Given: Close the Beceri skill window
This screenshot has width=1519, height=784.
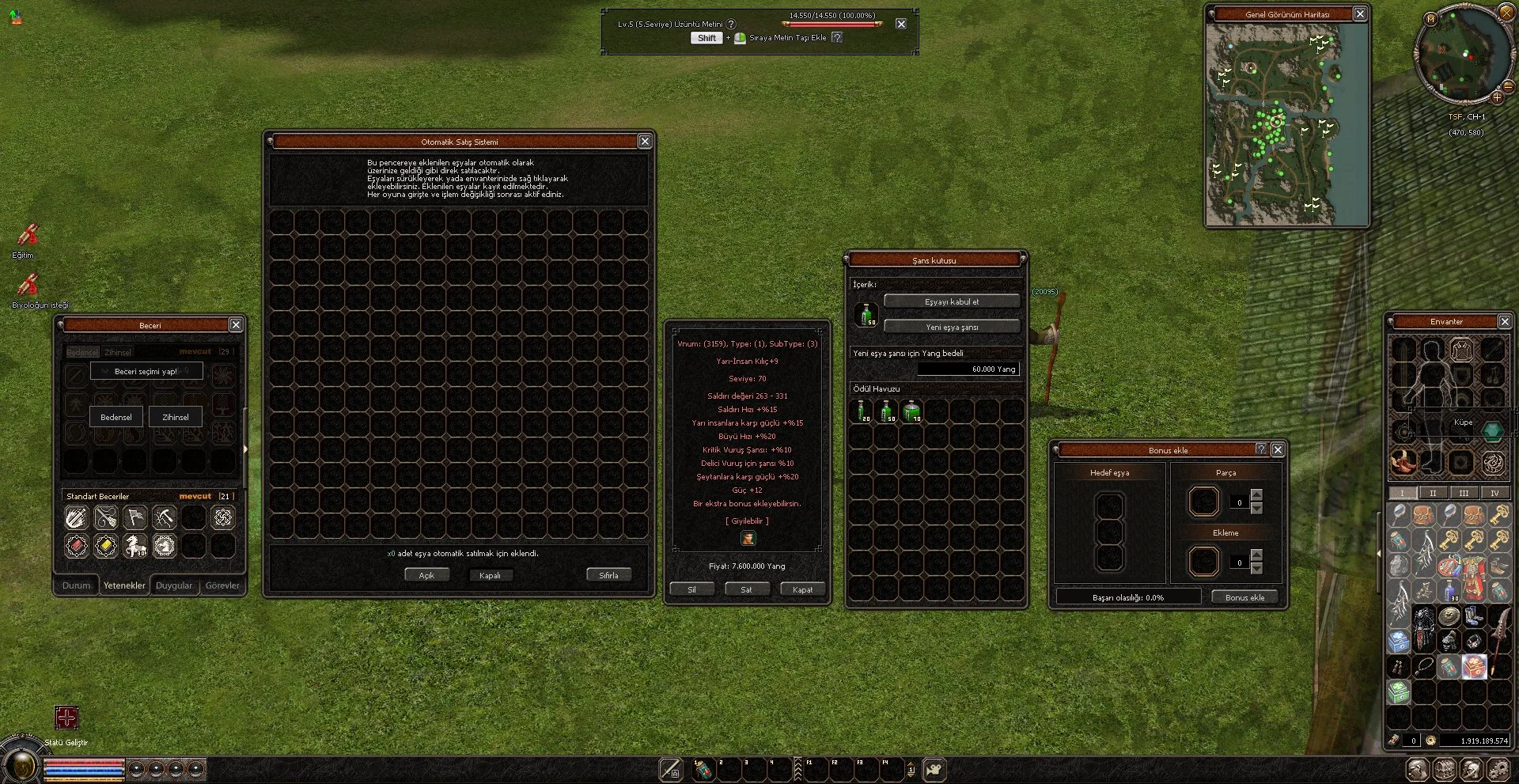Looking at the screenshot, I should click(x=236, y=324).
